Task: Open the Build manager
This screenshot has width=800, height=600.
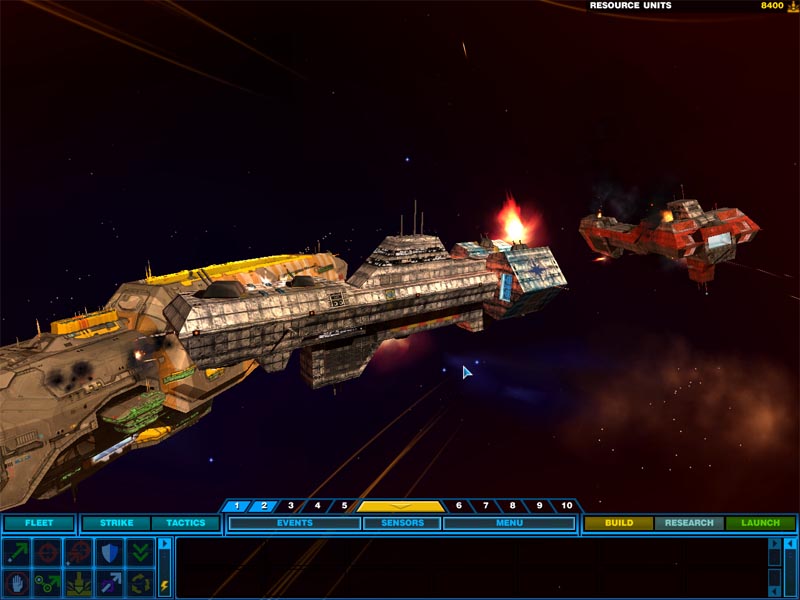Action: (x=619, y=523)
